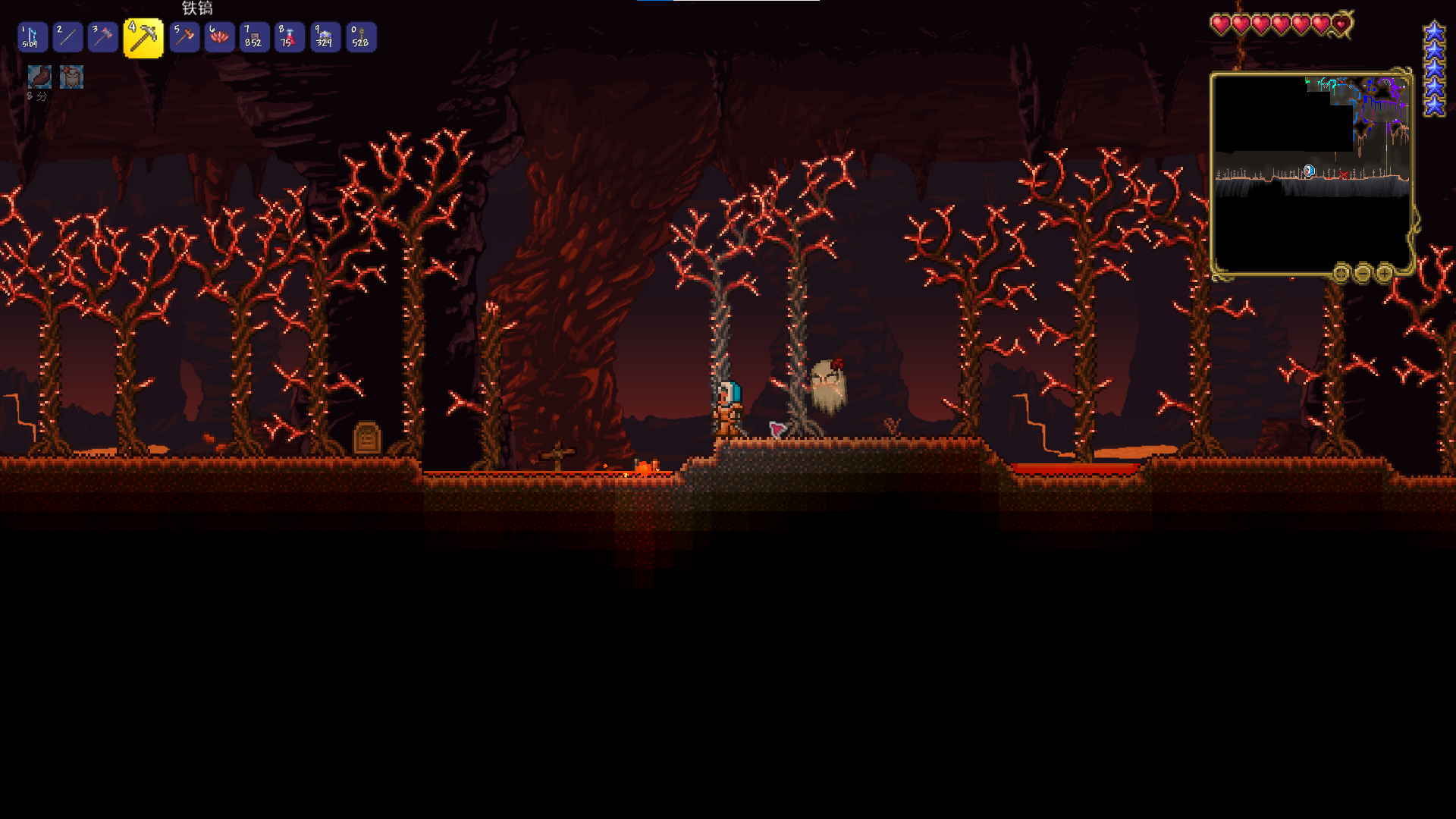This screenshot has height=819, width=1456.
Task: Select the thin spear in slot 2
Action: pyautogui.click(x=67, y=37)
